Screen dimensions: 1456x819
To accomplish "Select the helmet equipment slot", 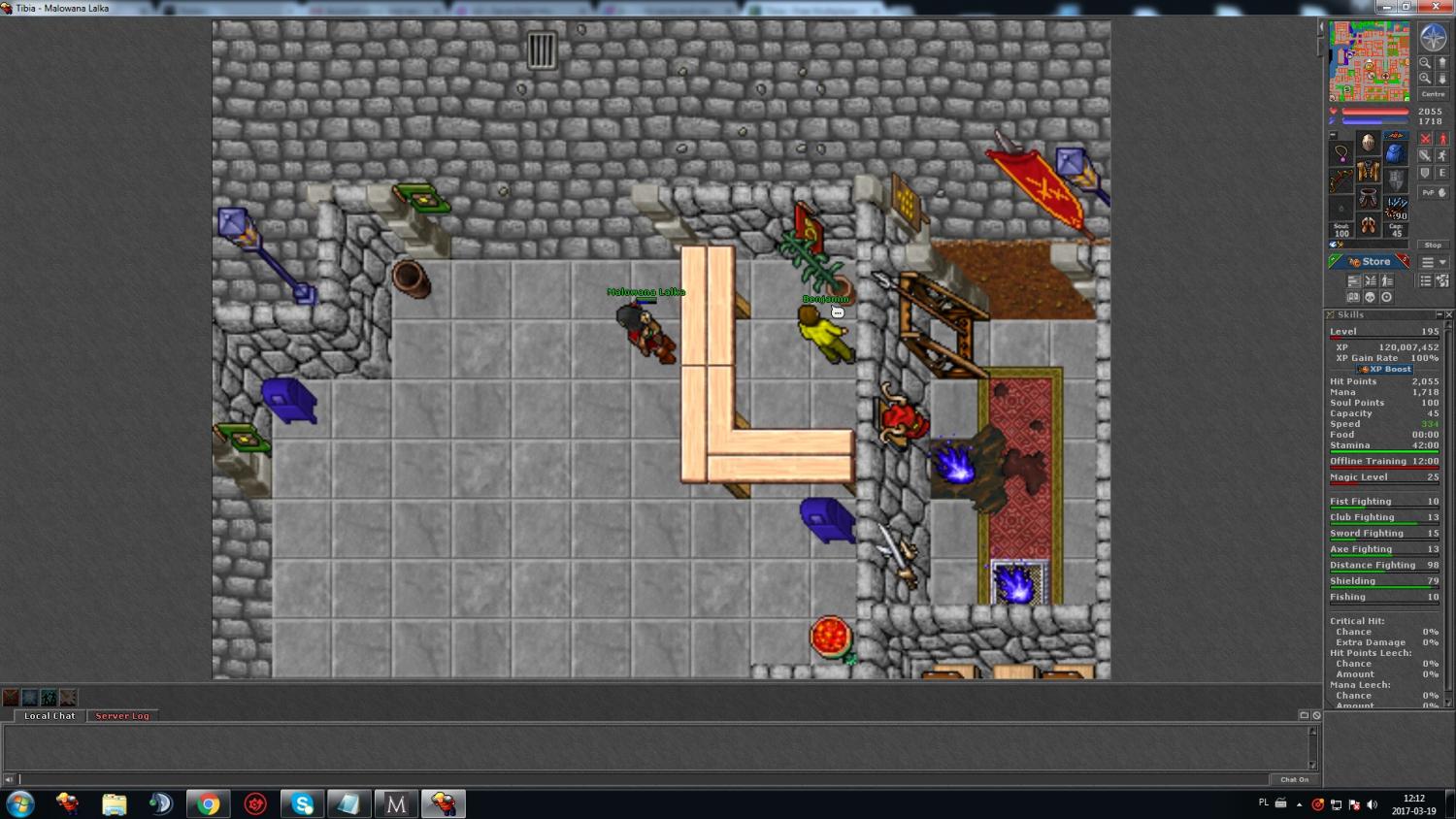I will pos(1368,143).
